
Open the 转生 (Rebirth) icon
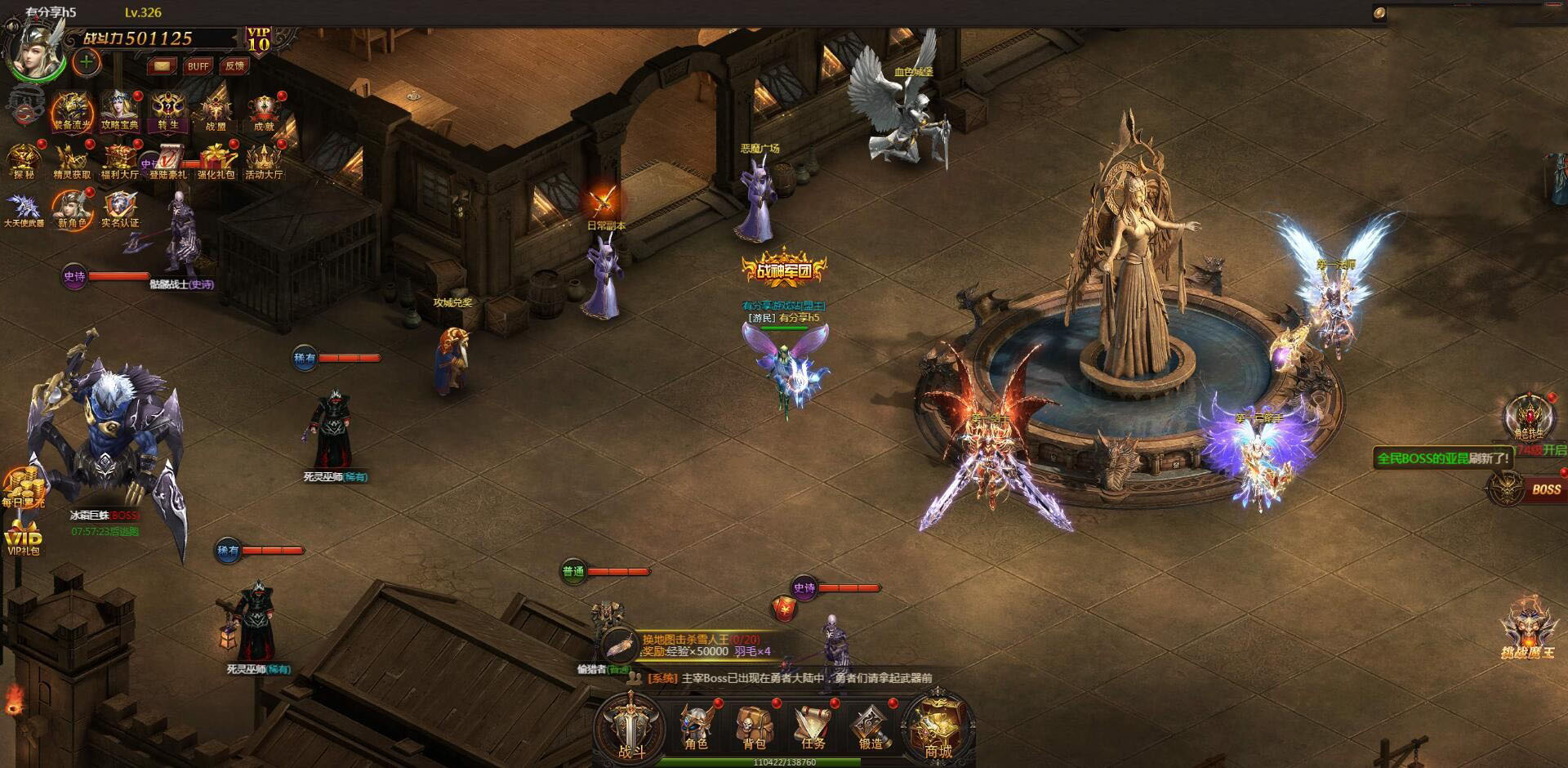pyautogui.click(x=168, y=112)
